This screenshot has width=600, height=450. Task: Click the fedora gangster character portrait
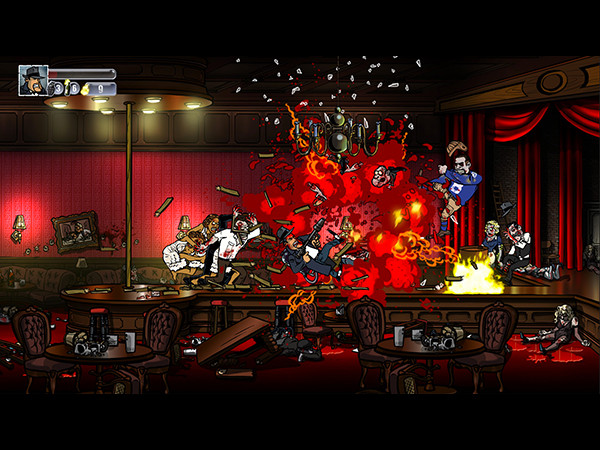32,80
